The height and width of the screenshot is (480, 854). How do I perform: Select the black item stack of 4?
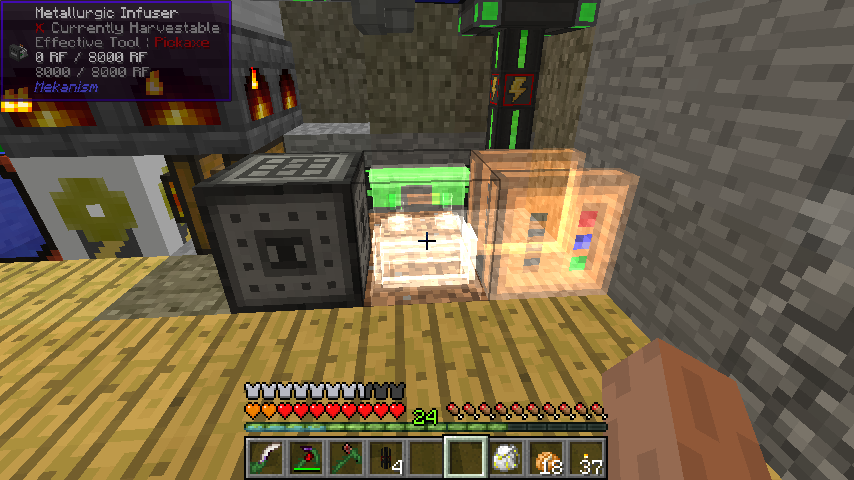tap(384, 458)
